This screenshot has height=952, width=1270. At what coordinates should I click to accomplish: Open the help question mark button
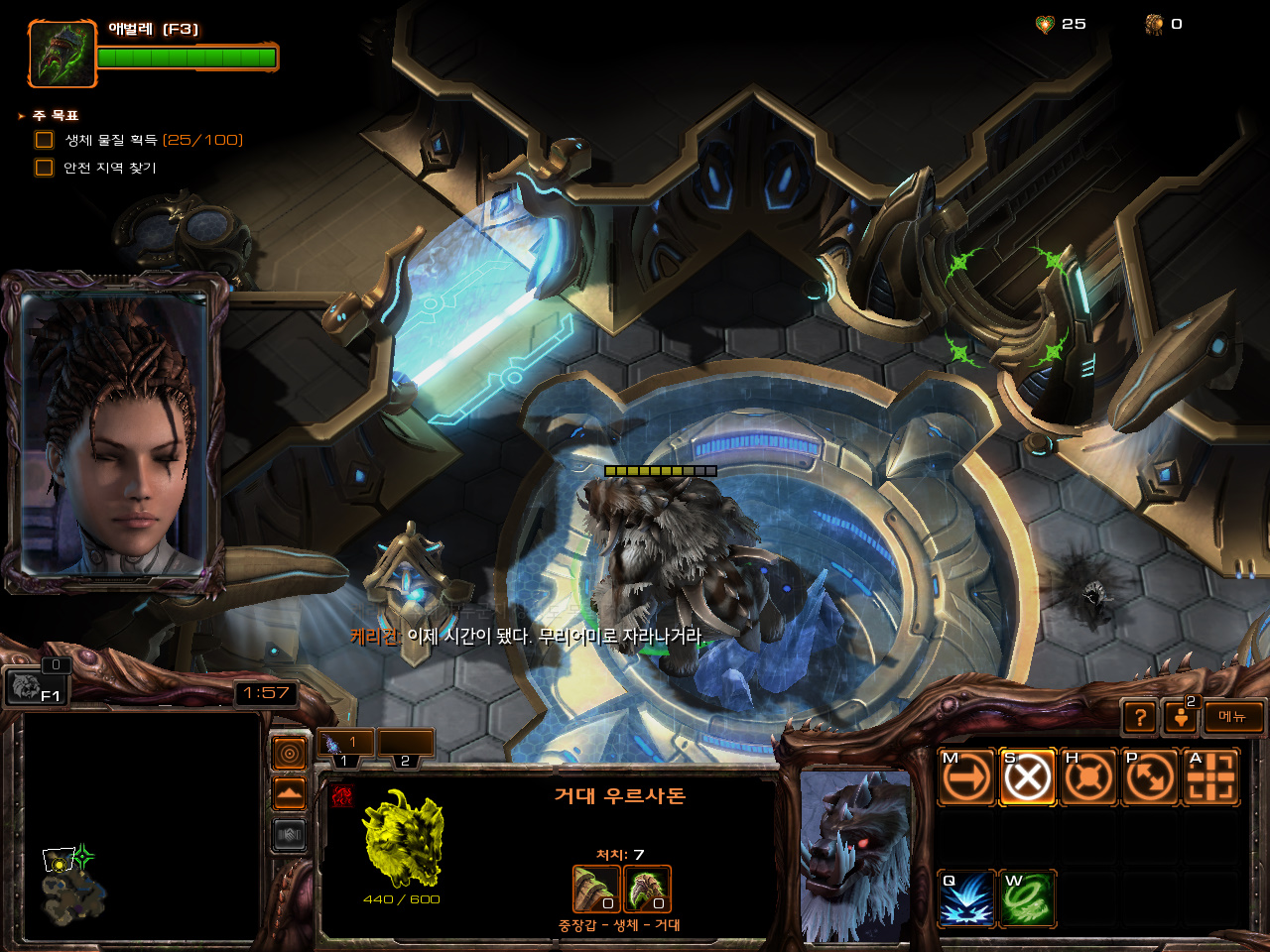pos(1140,717)
